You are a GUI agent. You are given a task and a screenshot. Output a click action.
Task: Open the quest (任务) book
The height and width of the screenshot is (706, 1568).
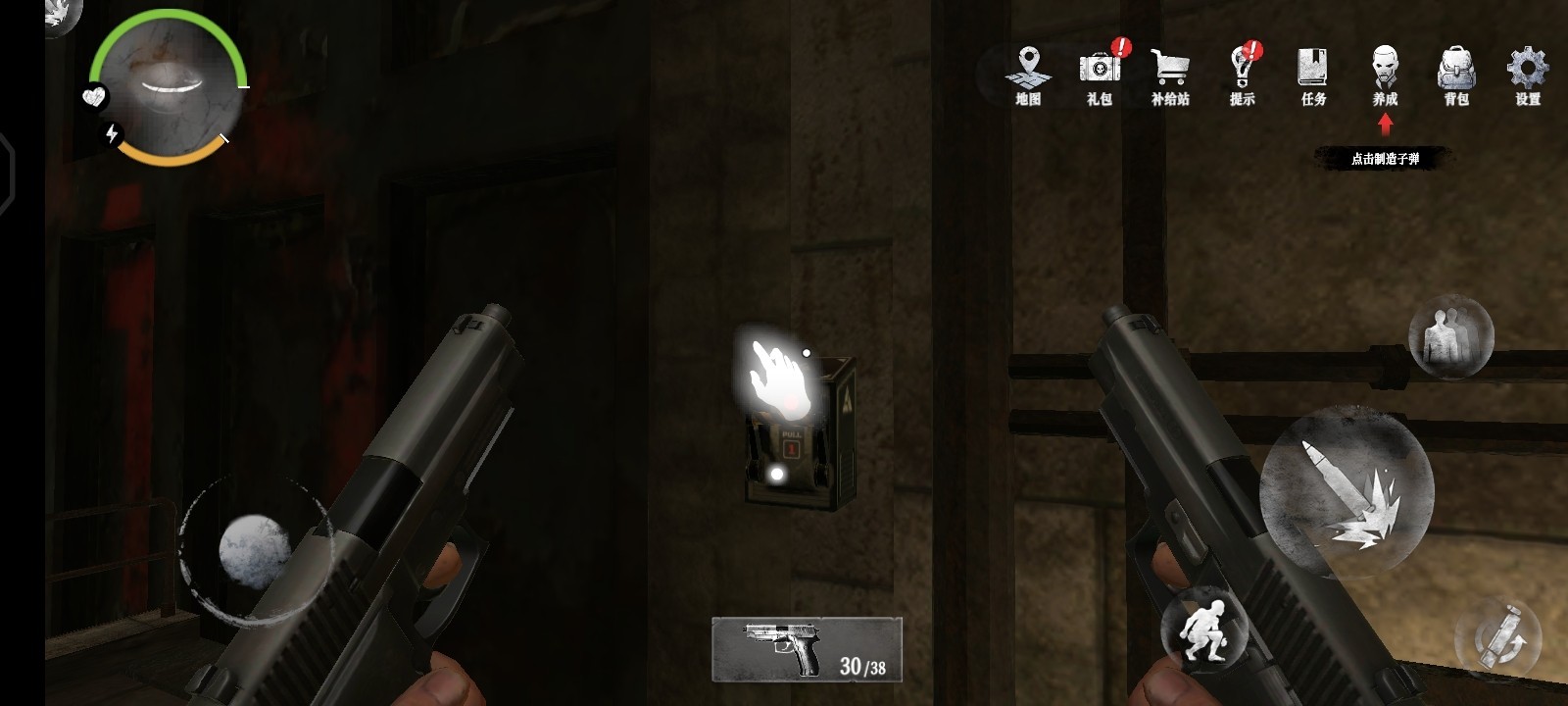point(1313,75)
